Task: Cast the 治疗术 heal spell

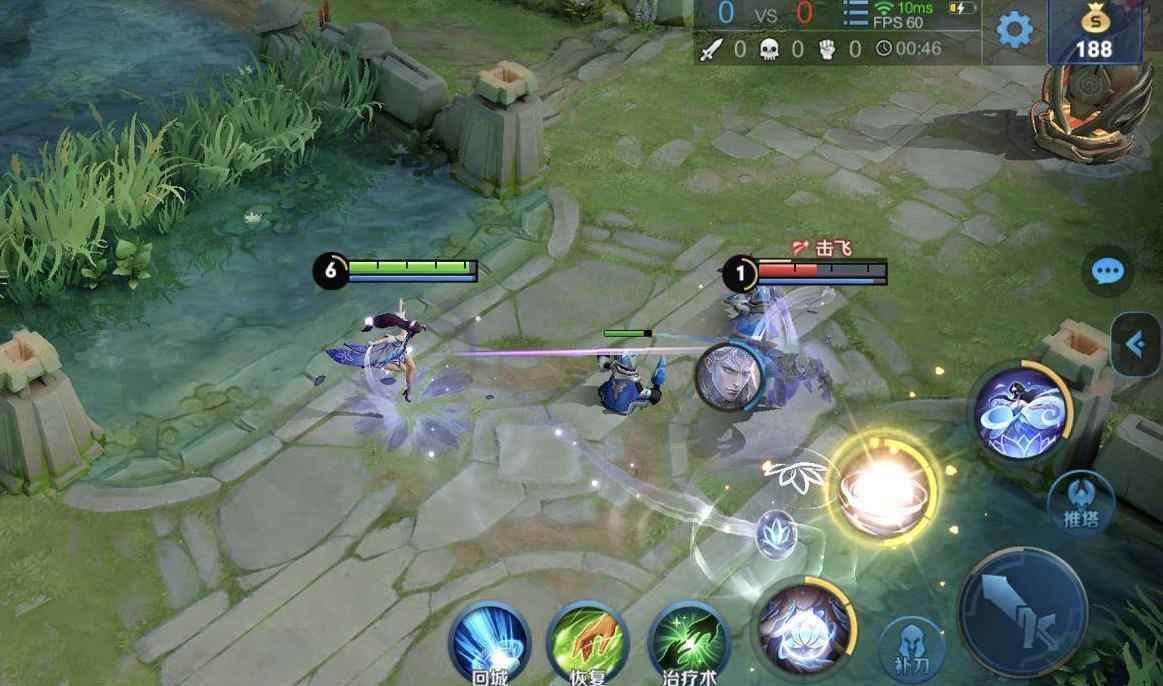Action: (687, 640)
